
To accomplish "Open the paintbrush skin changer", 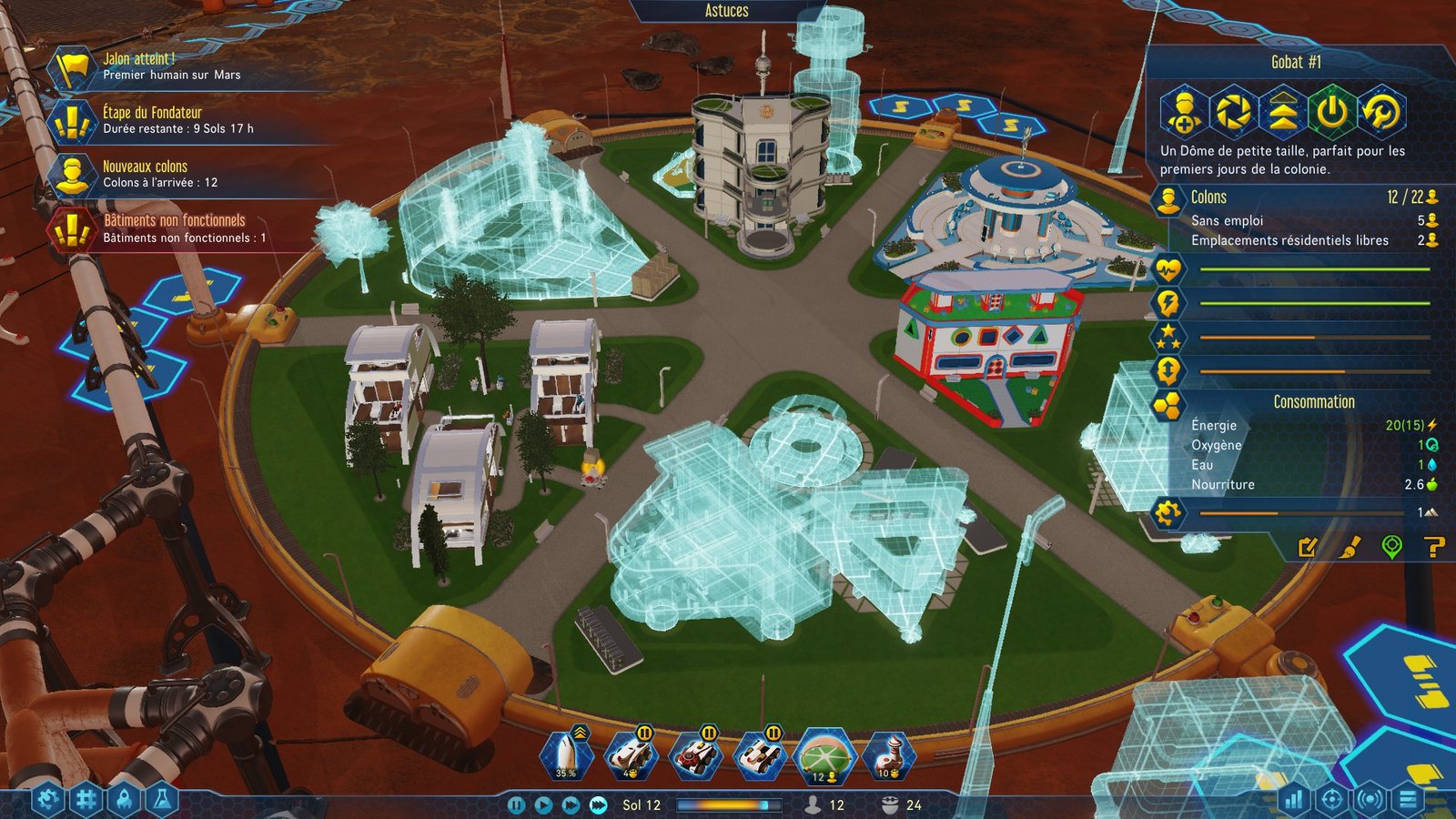I will [x=1350, y=547].
